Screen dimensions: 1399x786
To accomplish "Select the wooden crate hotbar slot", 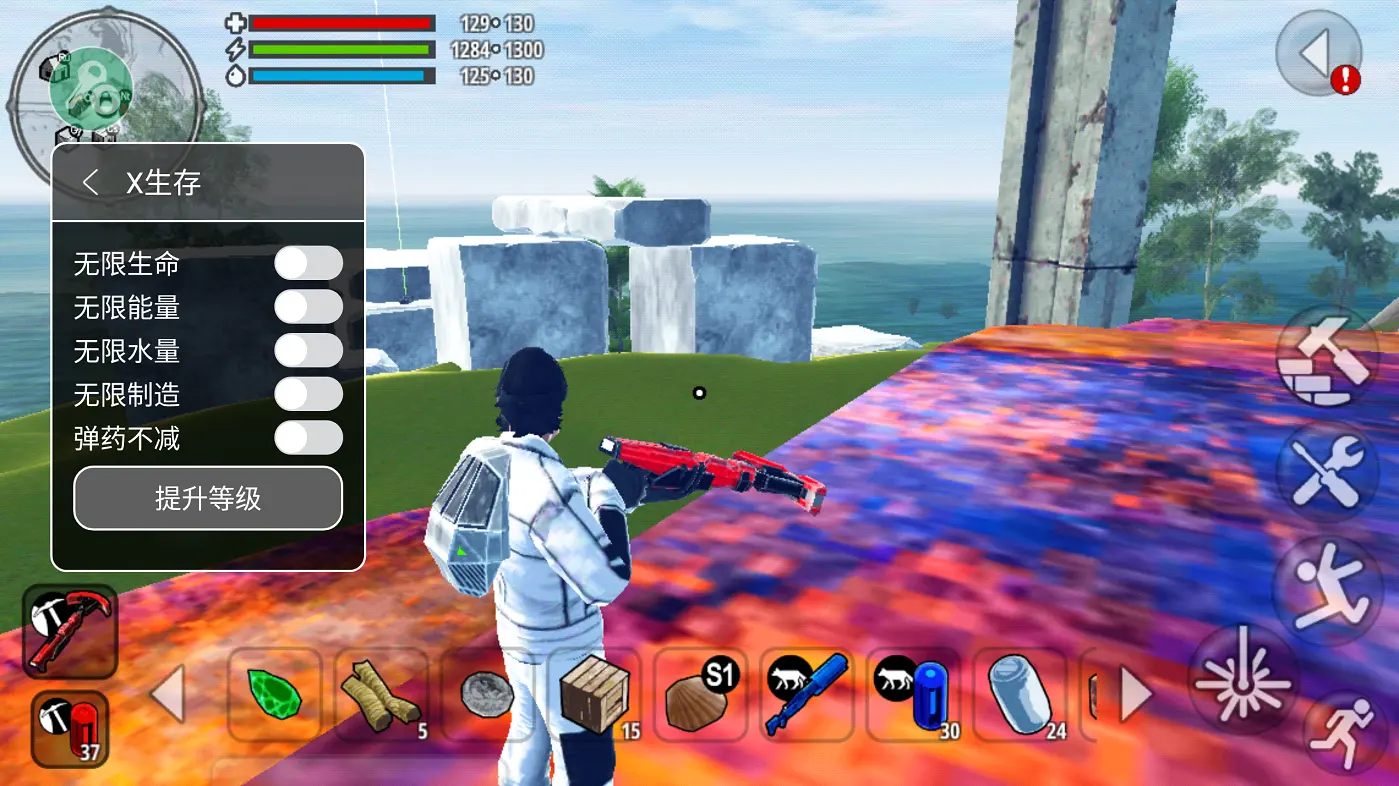I will click(595, 695).
